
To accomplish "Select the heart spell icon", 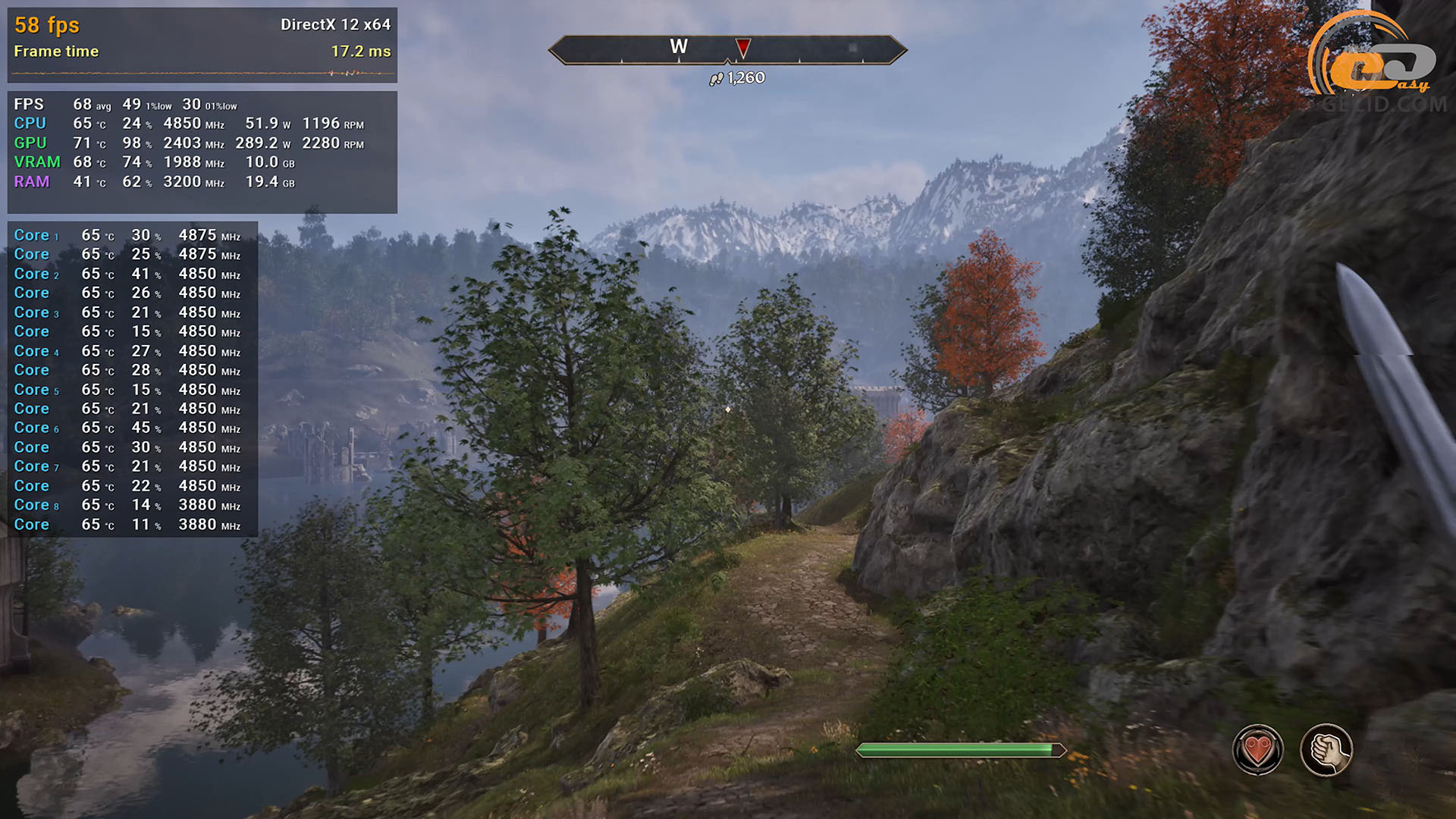I will click(1257, 750).
